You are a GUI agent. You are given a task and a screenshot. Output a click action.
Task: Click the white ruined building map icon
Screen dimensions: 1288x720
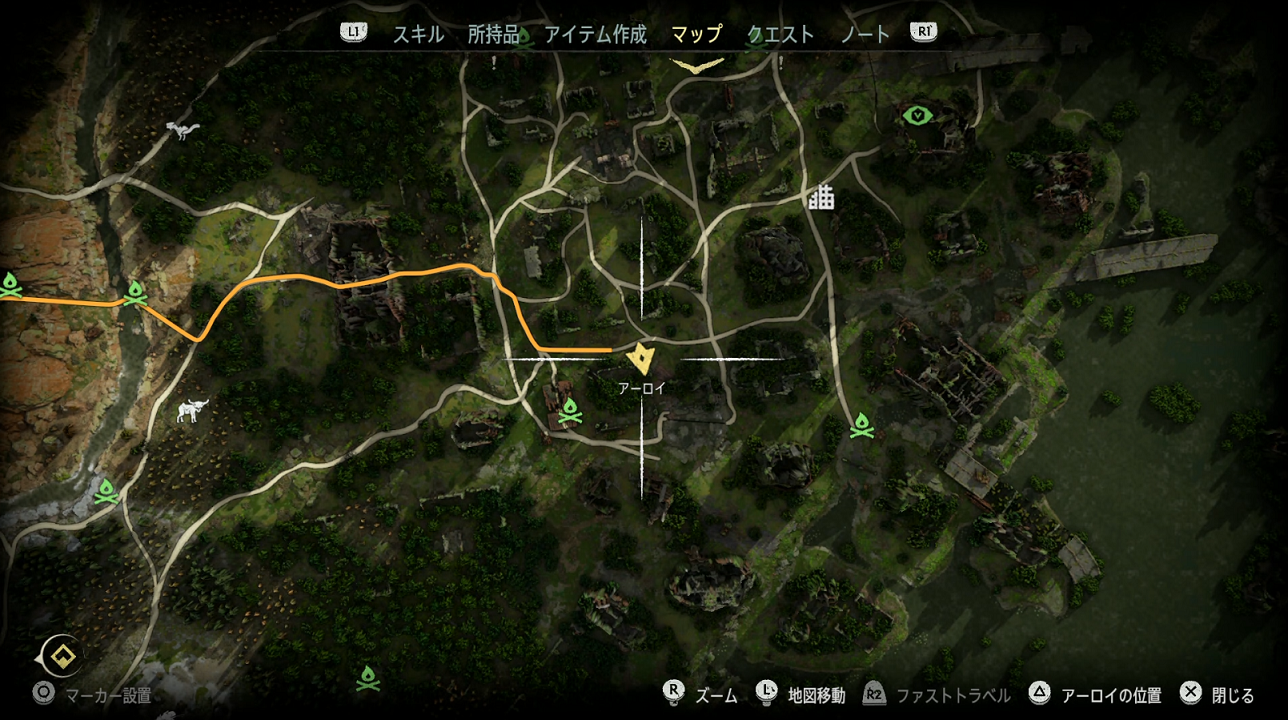(x=821, y=198)
